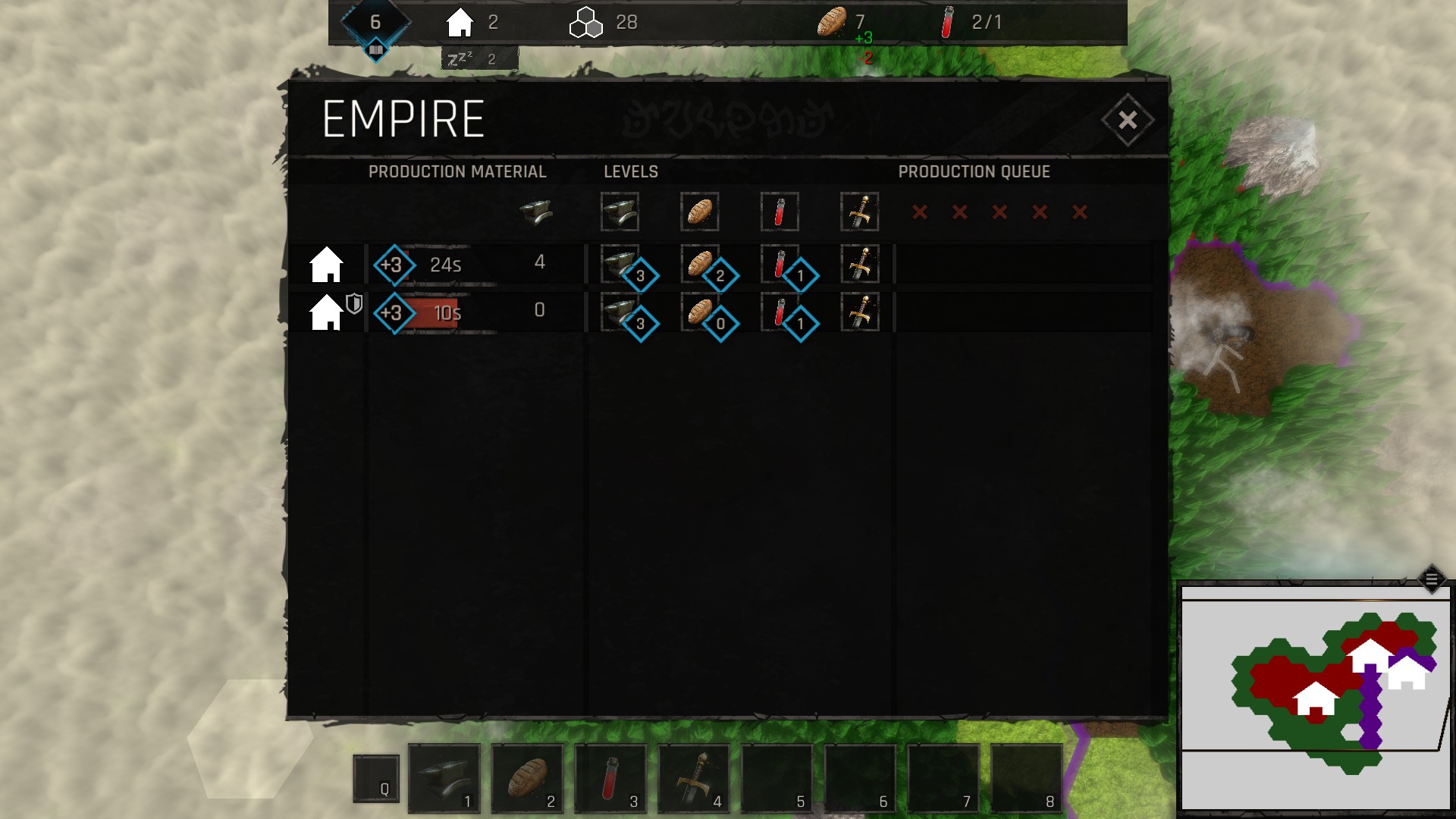Screen dimensions: 1456x819
Task: Select the red vial hotbar slot
Action: pos(611,778)
